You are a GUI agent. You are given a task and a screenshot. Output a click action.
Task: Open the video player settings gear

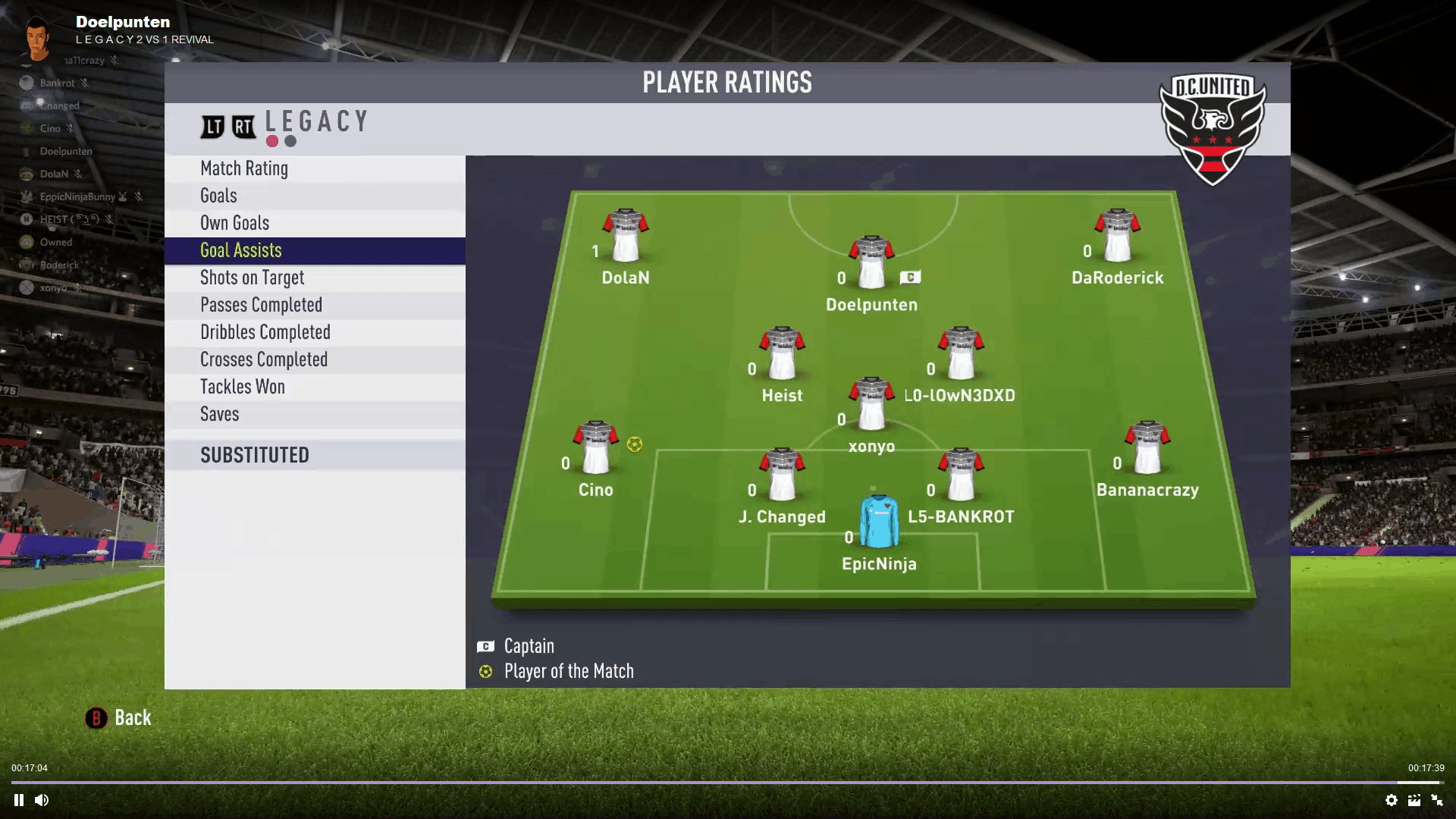[1392, 800]
